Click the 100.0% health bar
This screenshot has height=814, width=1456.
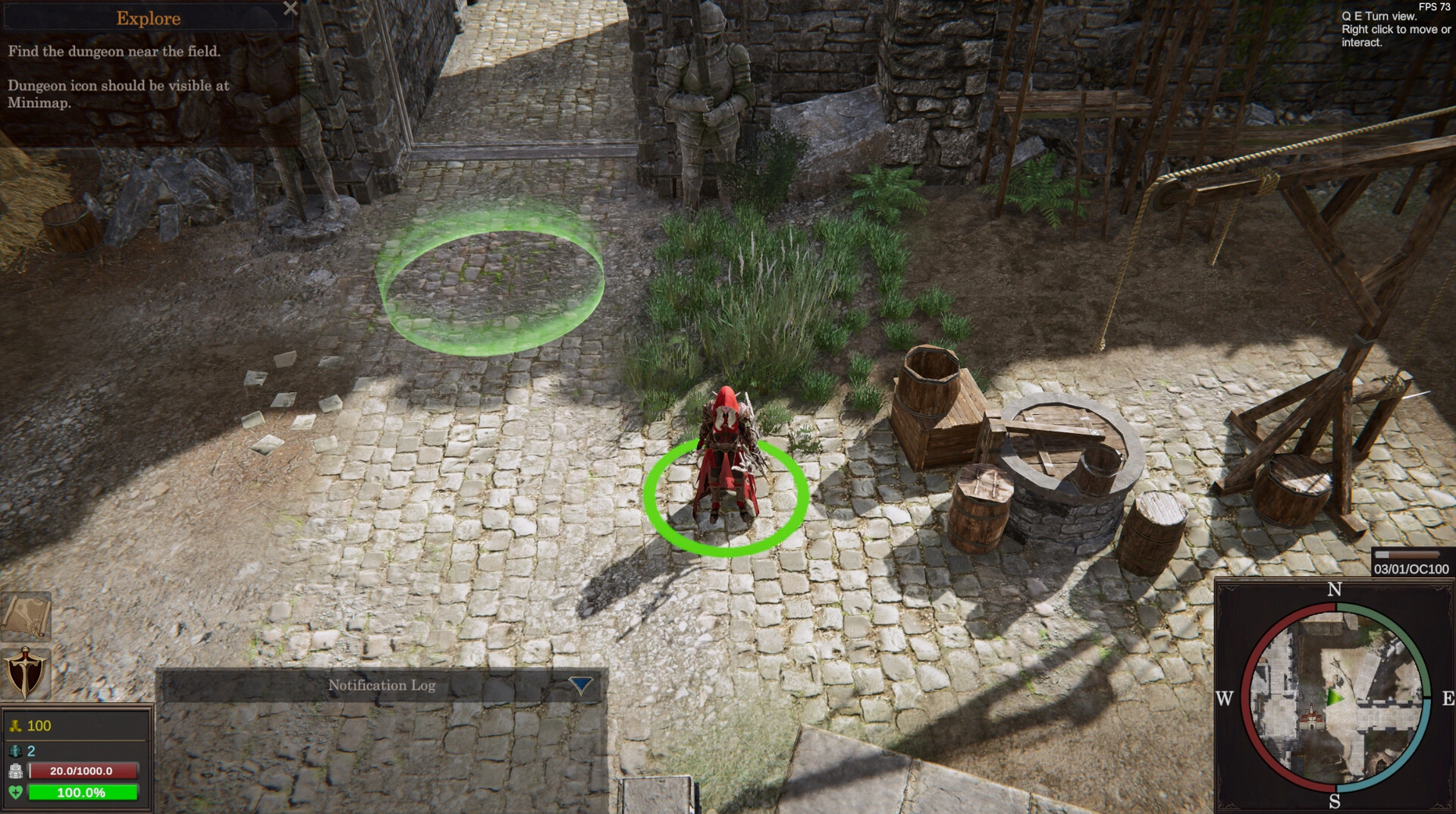click(81, 793)
